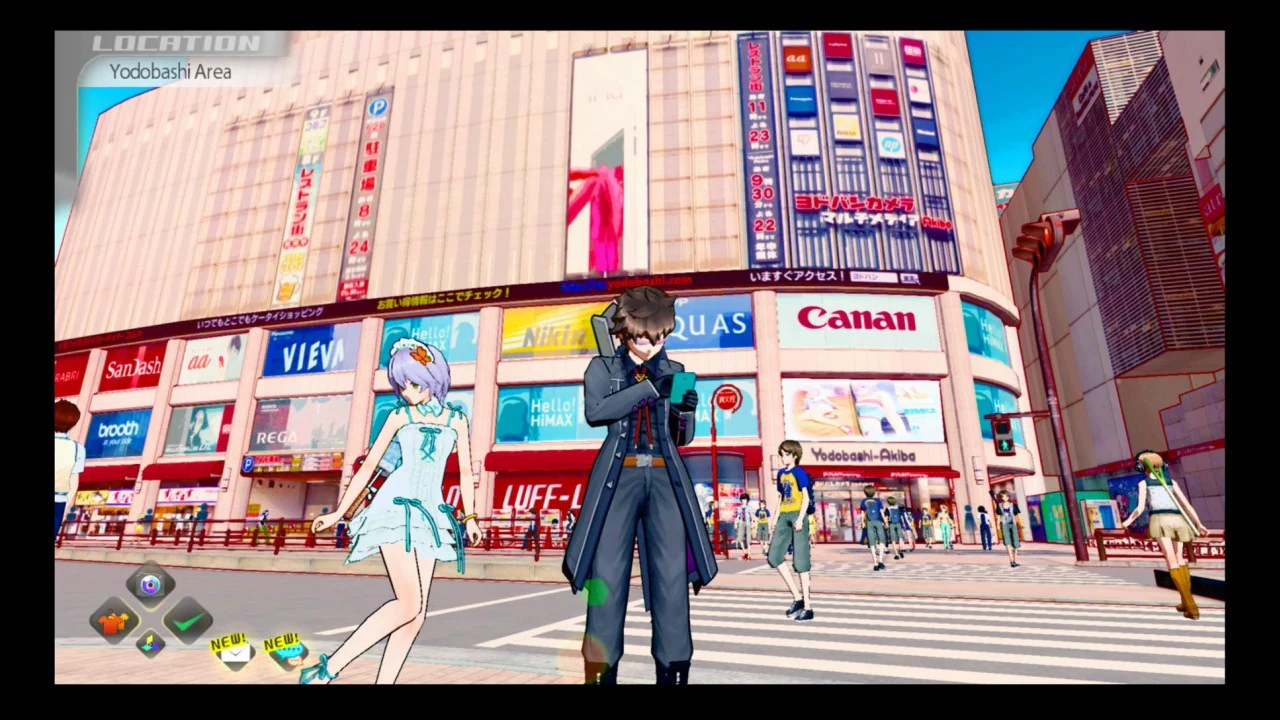1280x720 pixels.
Task: Select the wardrobe shirt icon
Action: click(x=113, y=622)
